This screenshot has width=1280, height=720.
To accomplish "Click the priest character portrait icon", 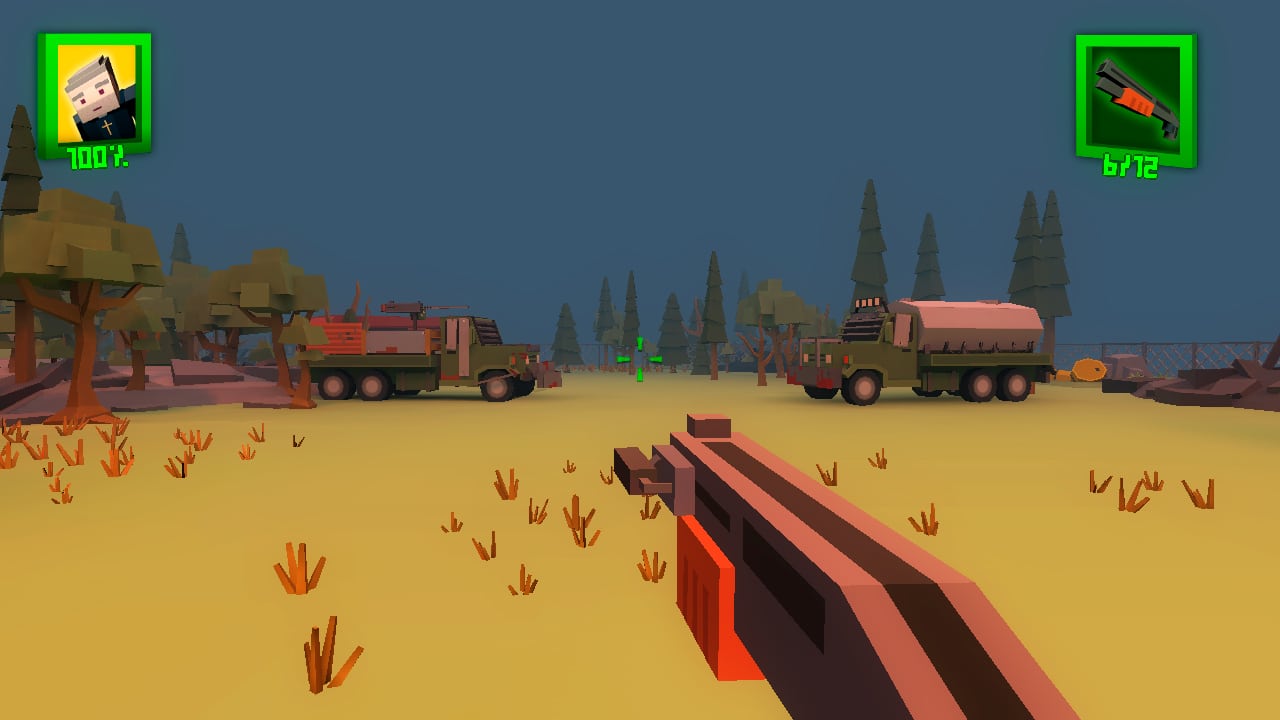I will pyautogui.click(x=95, y=94).
